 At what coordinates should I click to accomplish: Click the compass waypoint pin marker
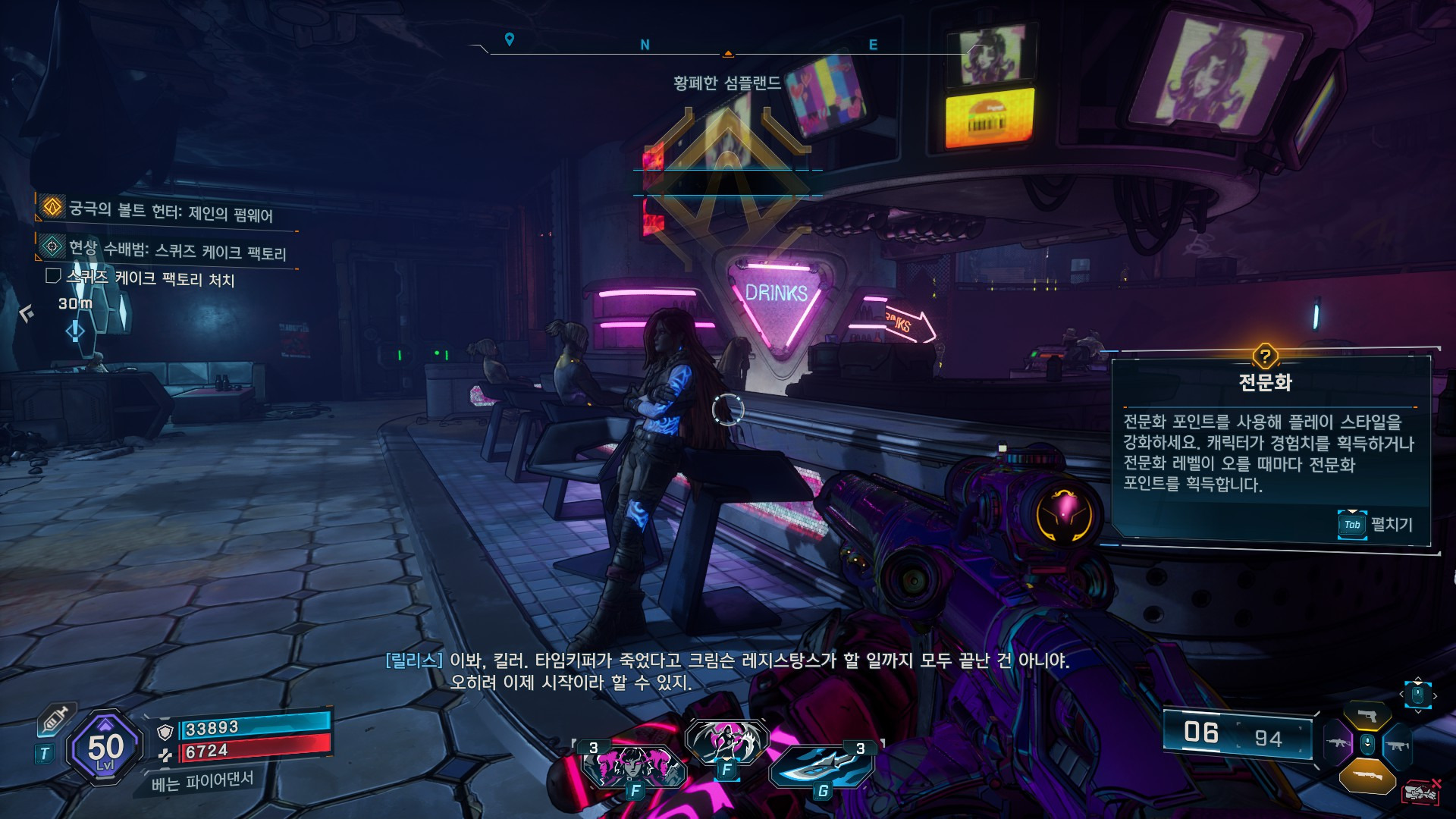[510, 39]
